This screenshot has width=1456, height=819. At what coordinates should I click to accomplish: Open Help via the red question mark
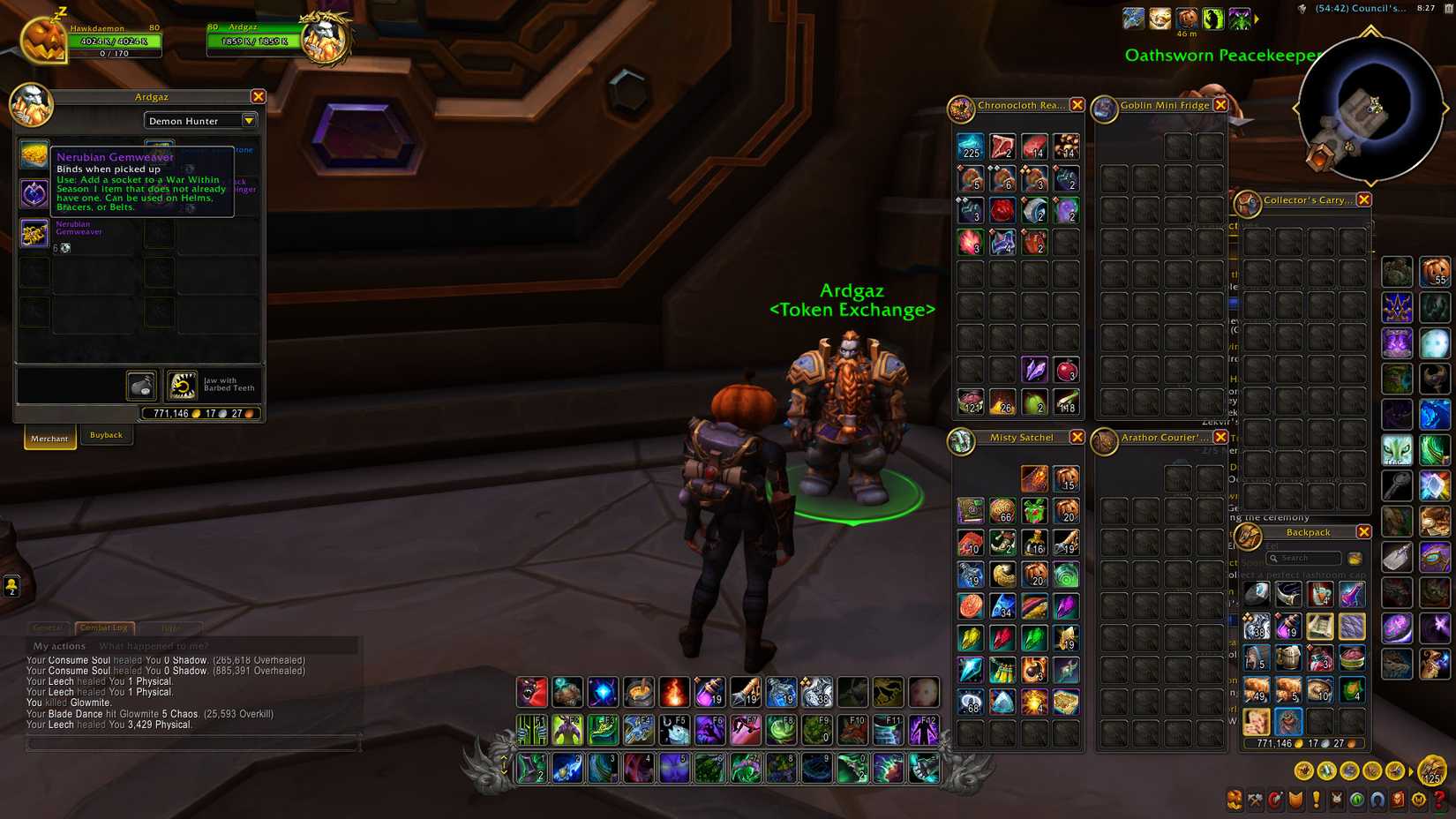point(1437,800)
